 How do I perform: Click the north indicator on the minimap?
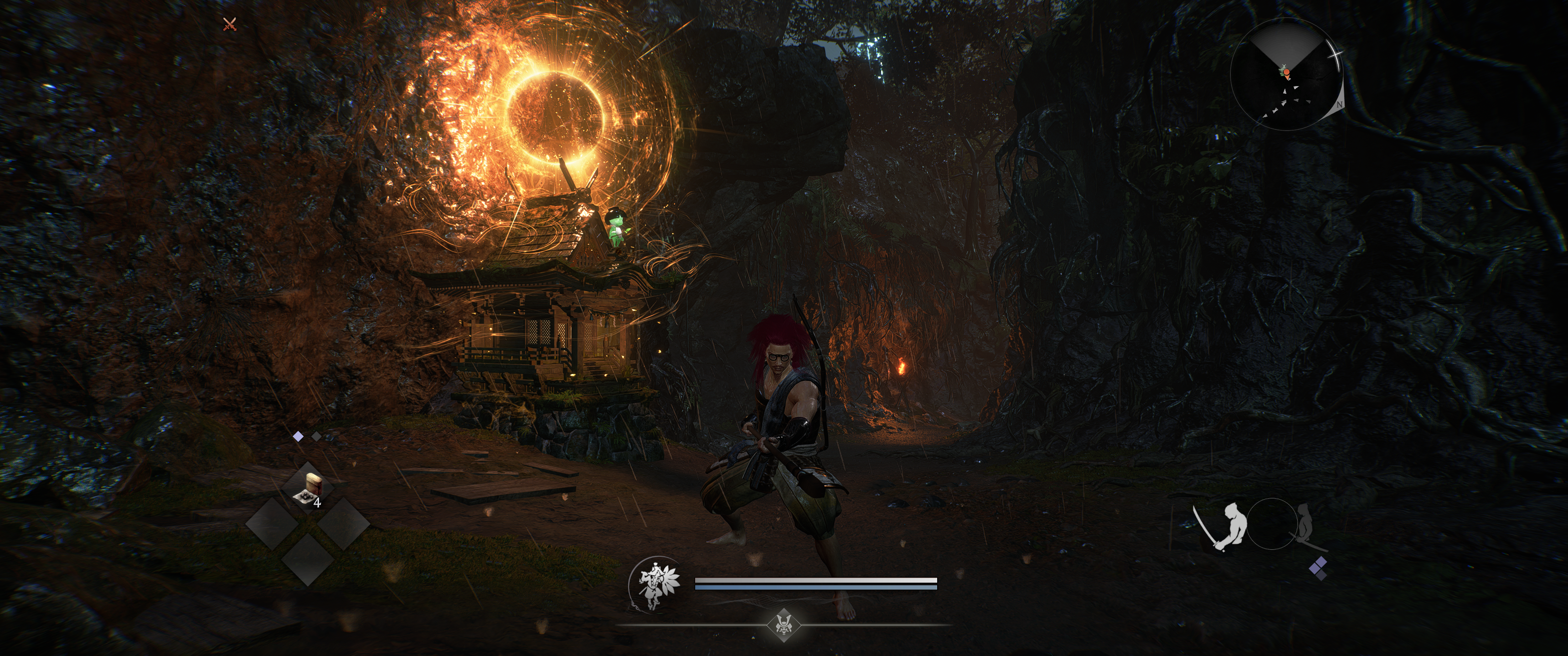click(1340, 105)
